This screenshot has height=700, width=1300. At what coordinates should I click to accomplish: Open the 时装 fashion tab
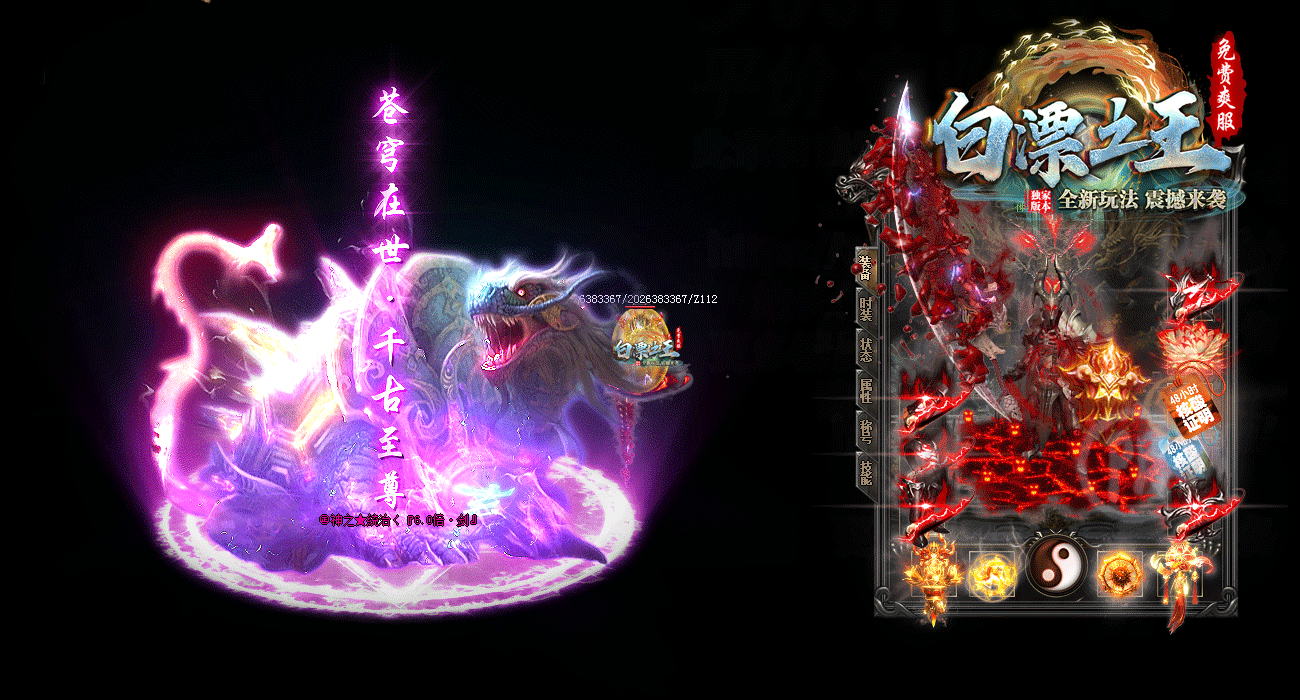click(x=865, y=308)
